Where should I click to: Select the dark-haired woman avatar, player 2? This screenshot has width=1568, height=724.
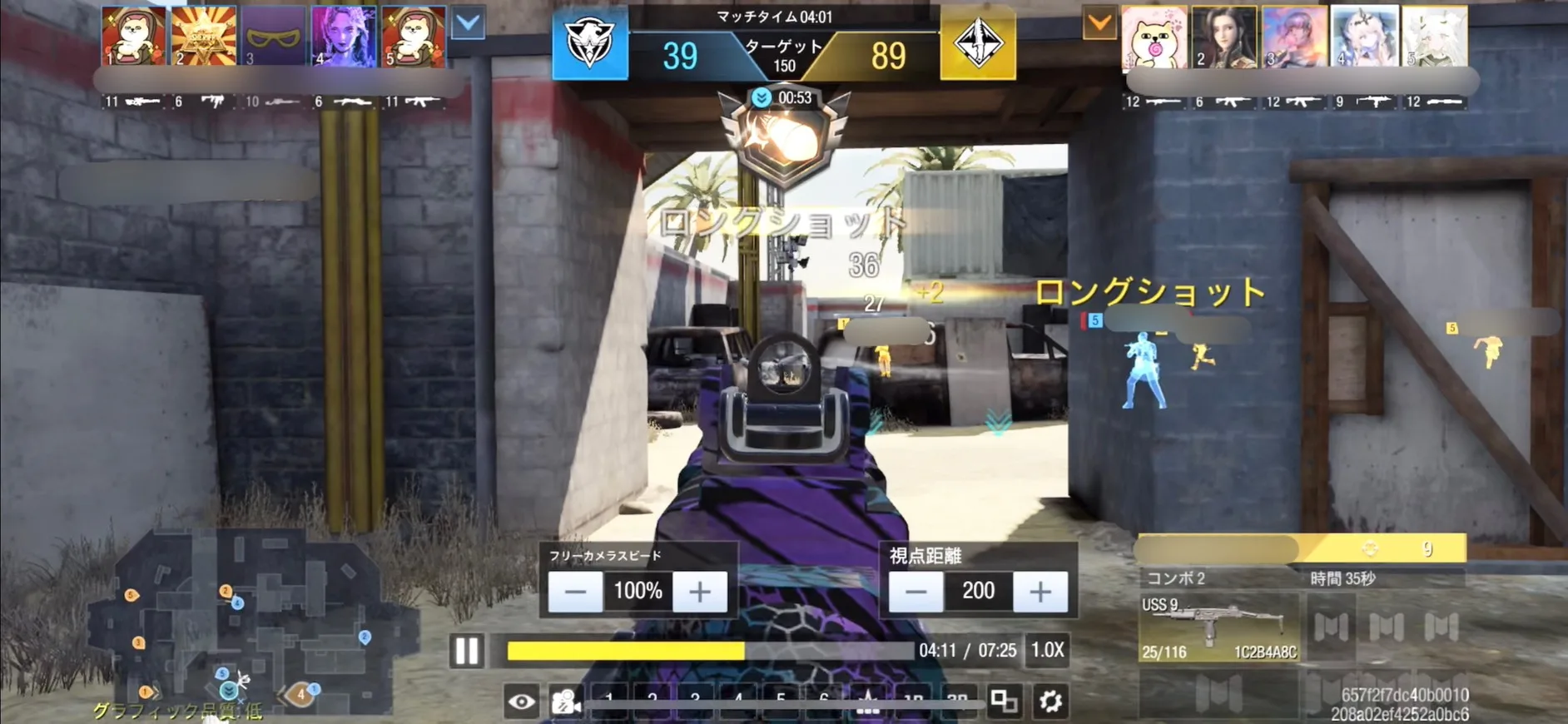point(1223,37)
